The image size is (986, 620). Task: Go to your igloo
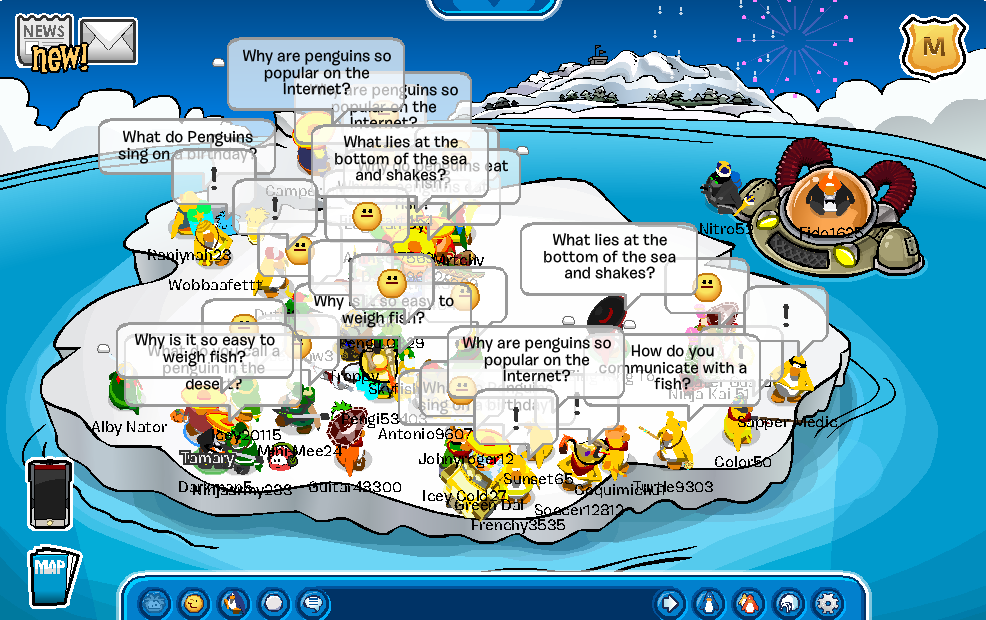click(787, 603)
